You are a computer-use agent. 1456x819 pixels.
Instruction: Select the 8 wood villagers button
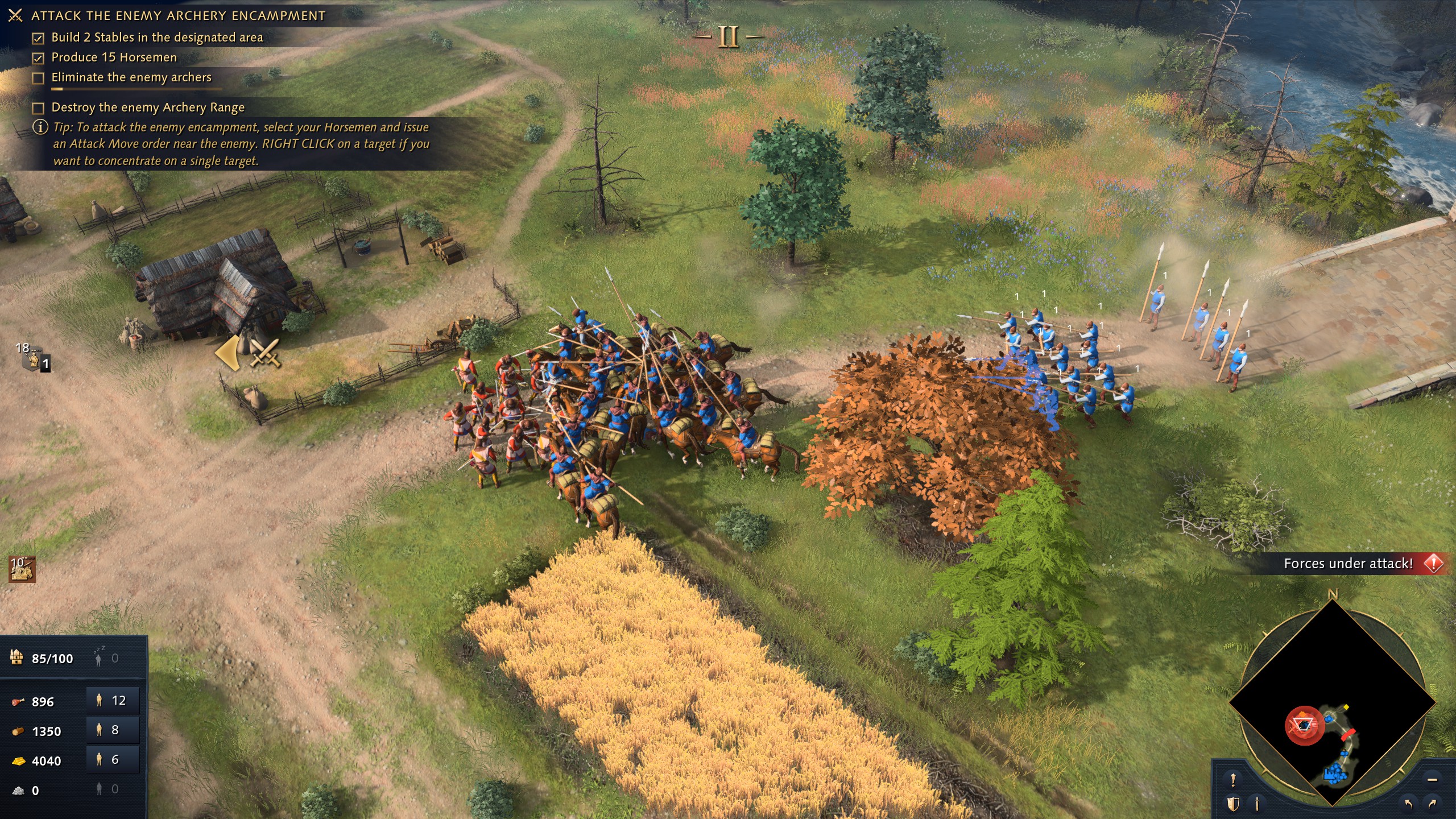pyautogui.click(x=113, y=730)
